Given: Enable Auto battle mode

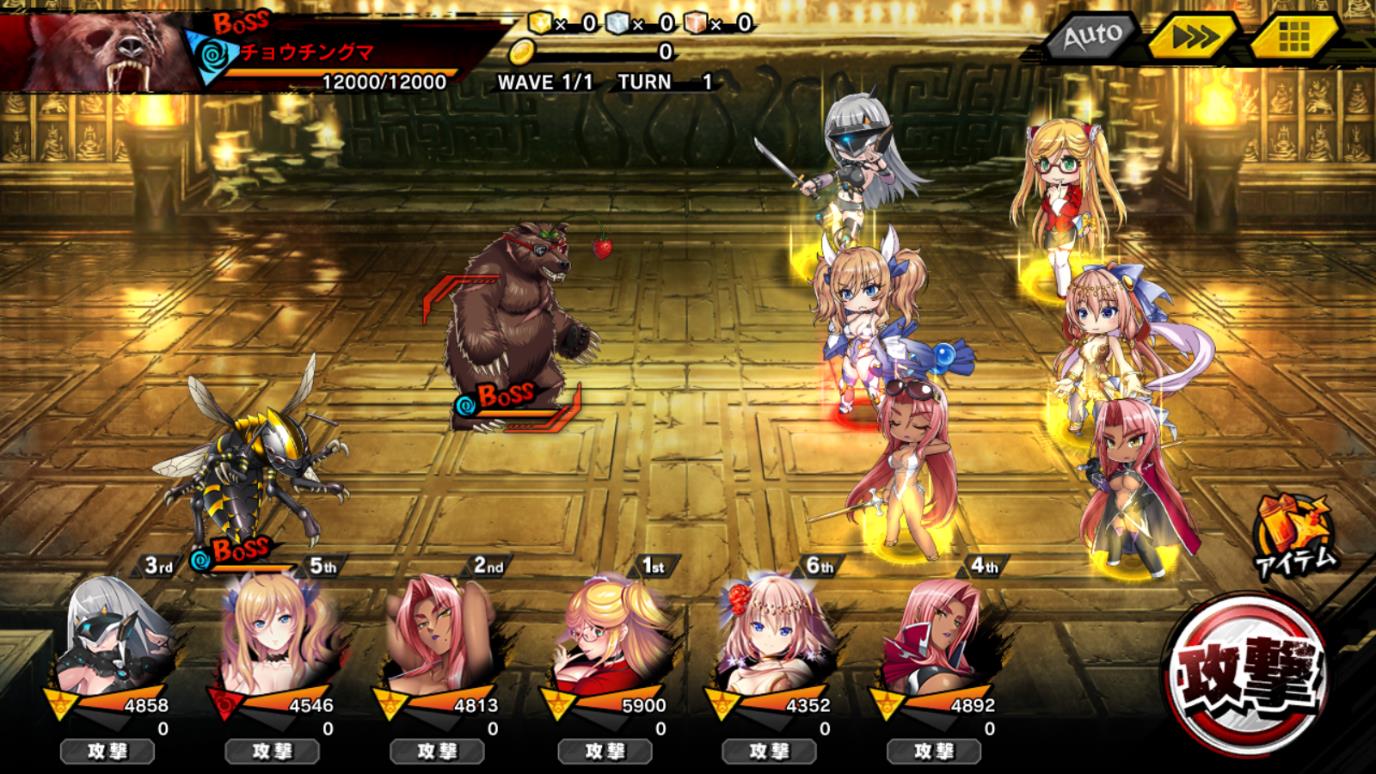Looking at the screenshot, I should [x=1092, y=36].
